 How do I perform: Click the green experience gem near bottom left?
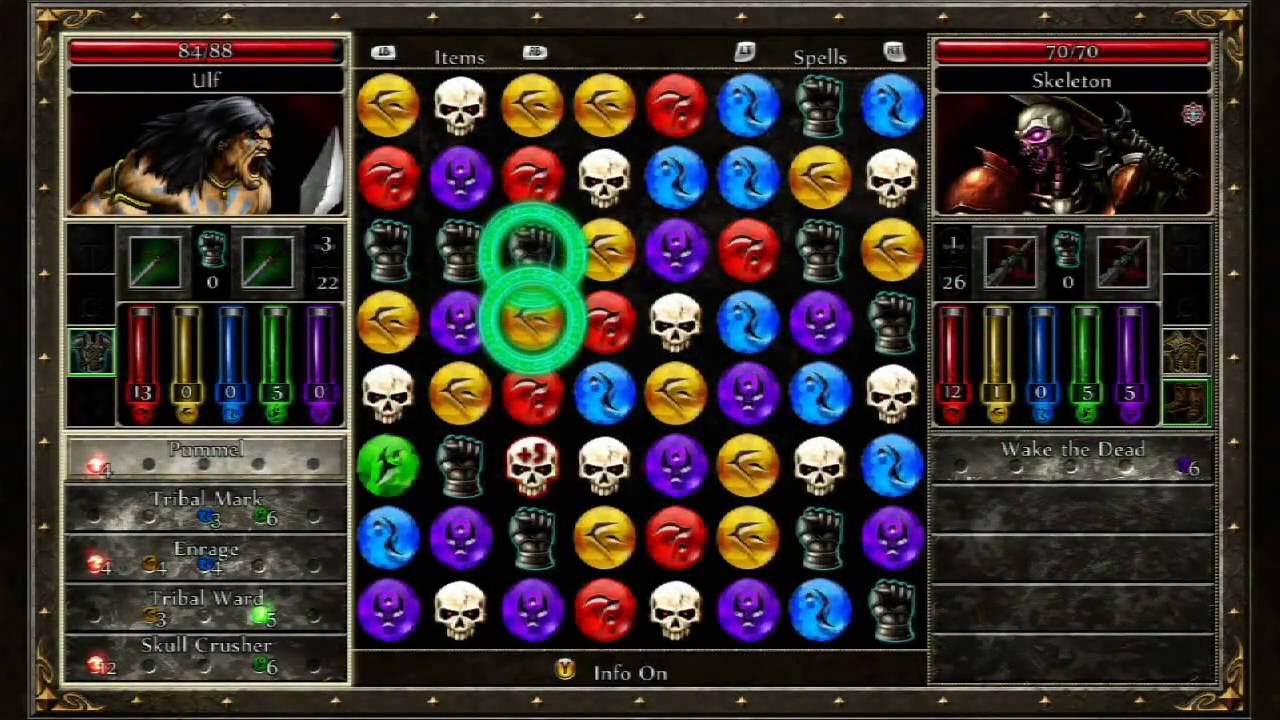point(389,467)
